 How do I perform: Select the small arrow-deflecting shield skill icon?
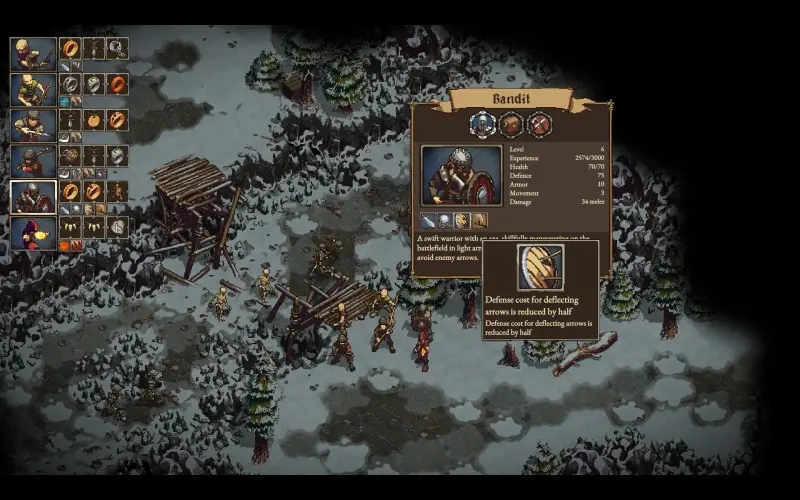pyautogui.click(x=463, y=220)
